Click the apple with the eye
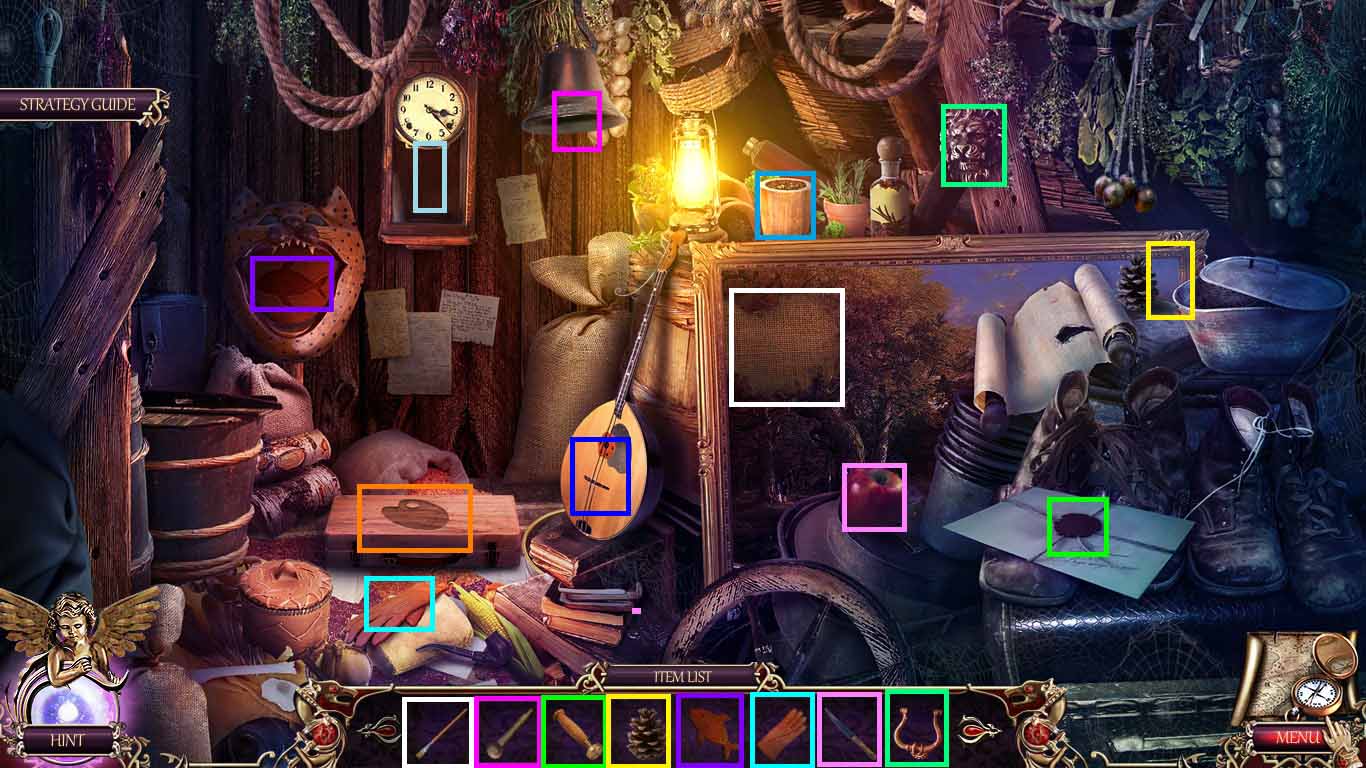The image size is (1366, 768). [x=874, y=497]
